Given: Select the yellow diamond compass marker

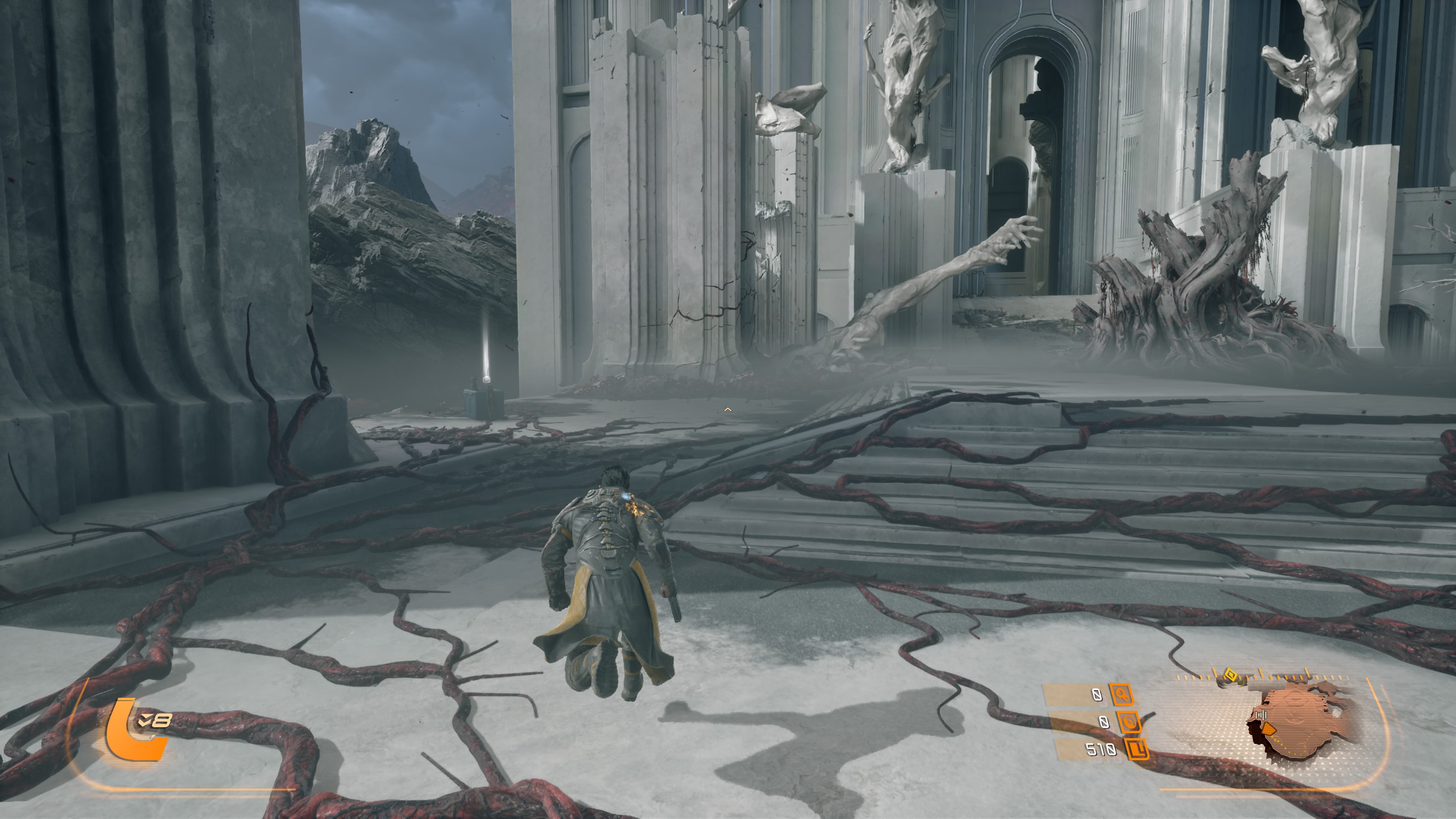Looking at the screenshot, I should 1230,675.
